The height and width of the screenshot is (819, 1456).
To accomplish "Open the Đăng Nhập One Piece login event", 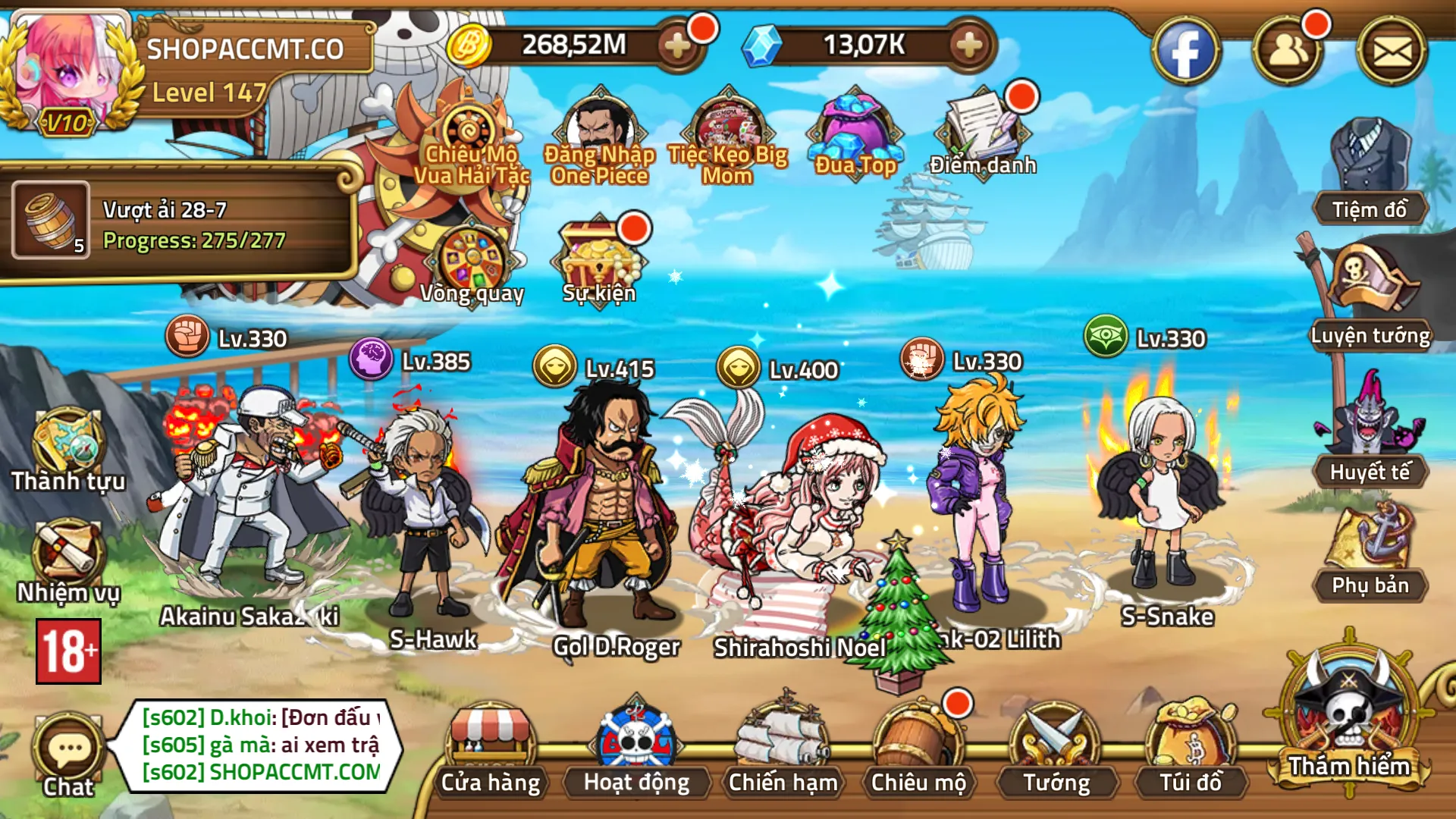I will point(599,125).
